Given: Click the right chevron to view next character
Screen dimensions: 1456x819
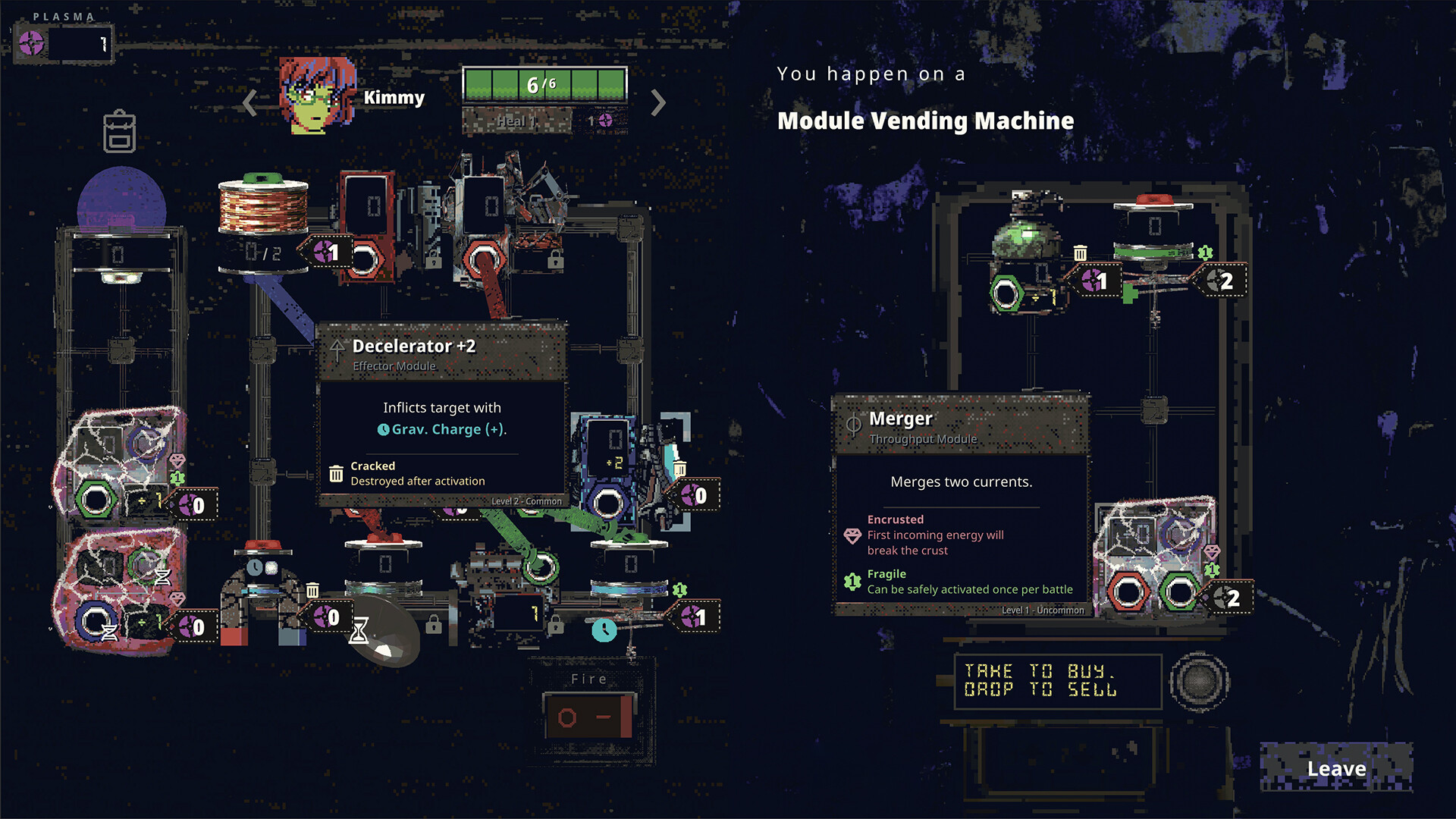Looking at the screenshot, I should [x=659, y=102].
